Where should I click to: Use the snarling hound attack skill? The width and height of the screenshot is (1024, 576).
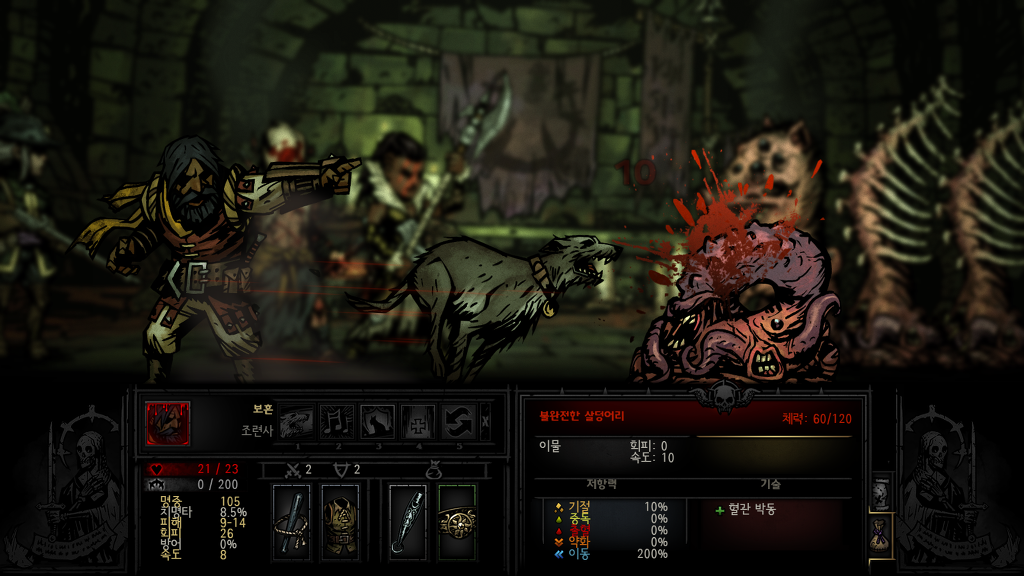tap(296, 422)
